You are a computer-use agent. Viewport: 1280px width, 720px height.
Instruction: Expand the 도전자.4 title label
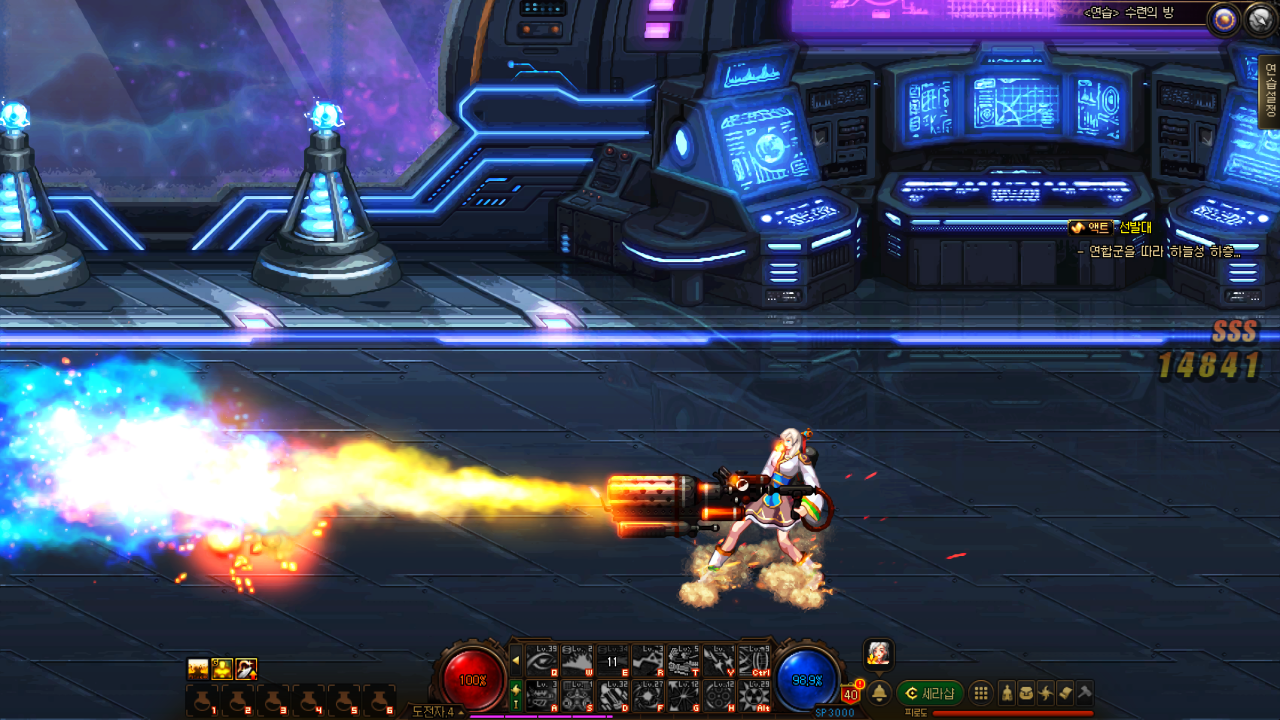(437, 711)
